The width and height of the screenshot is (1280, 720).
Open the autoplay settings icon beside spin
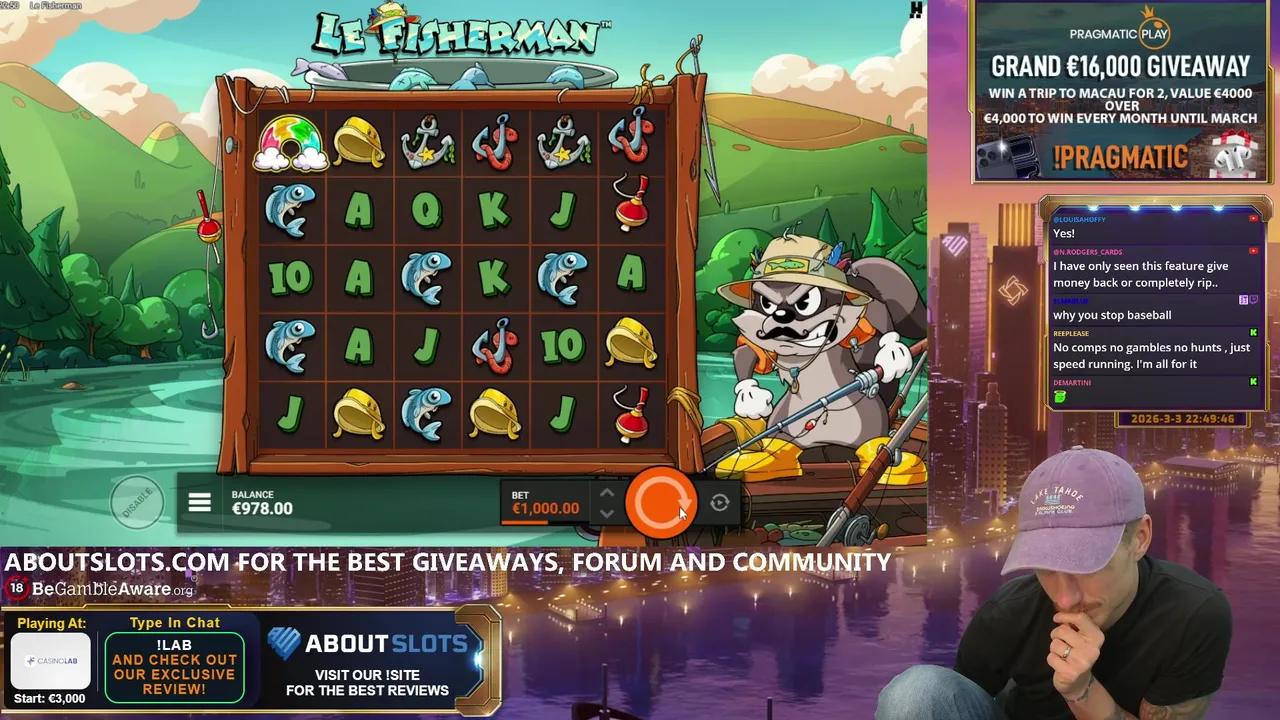point(719,503)
